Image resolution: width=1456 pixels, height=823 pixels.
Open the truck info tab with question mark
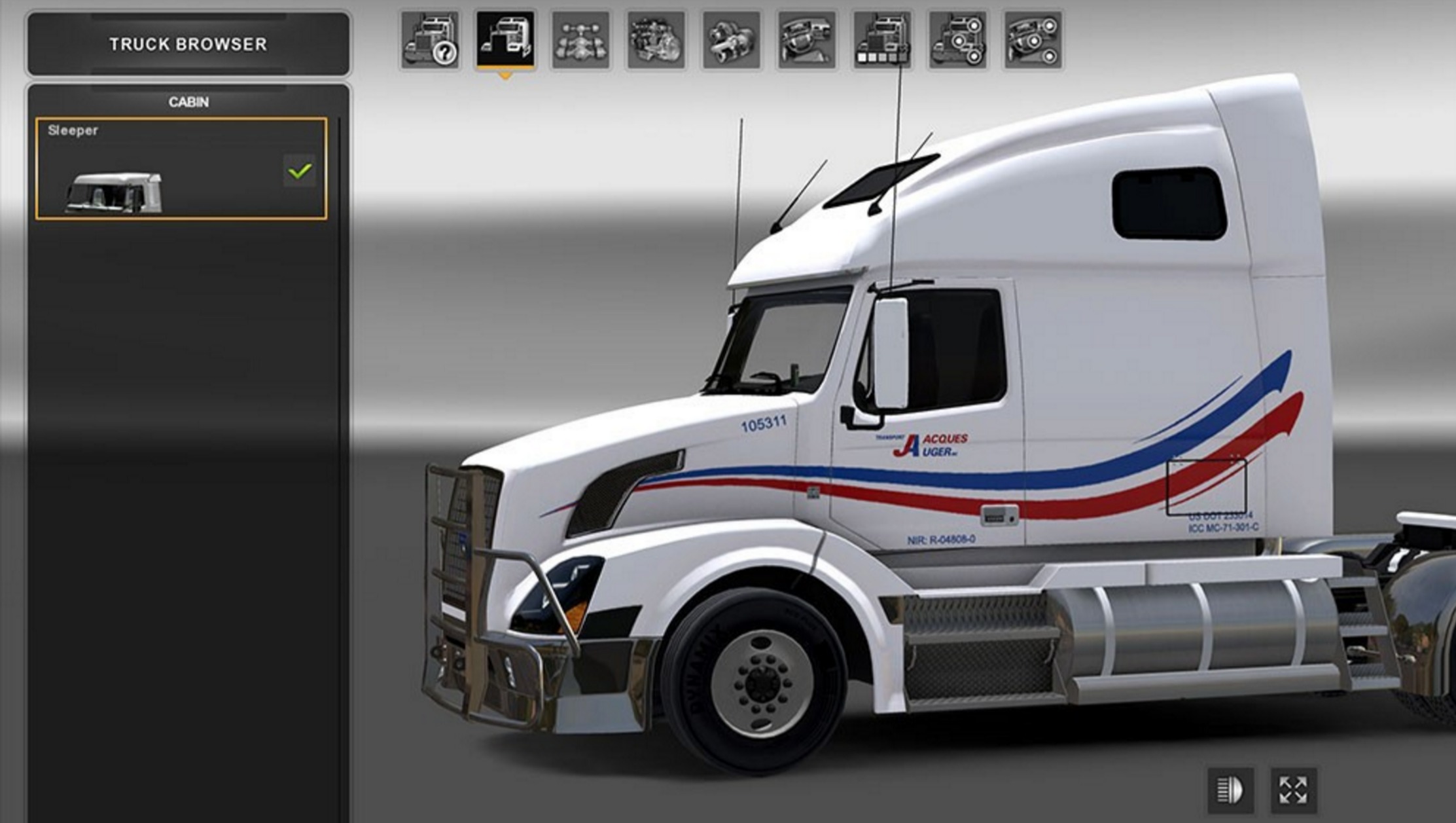(430, 40)
